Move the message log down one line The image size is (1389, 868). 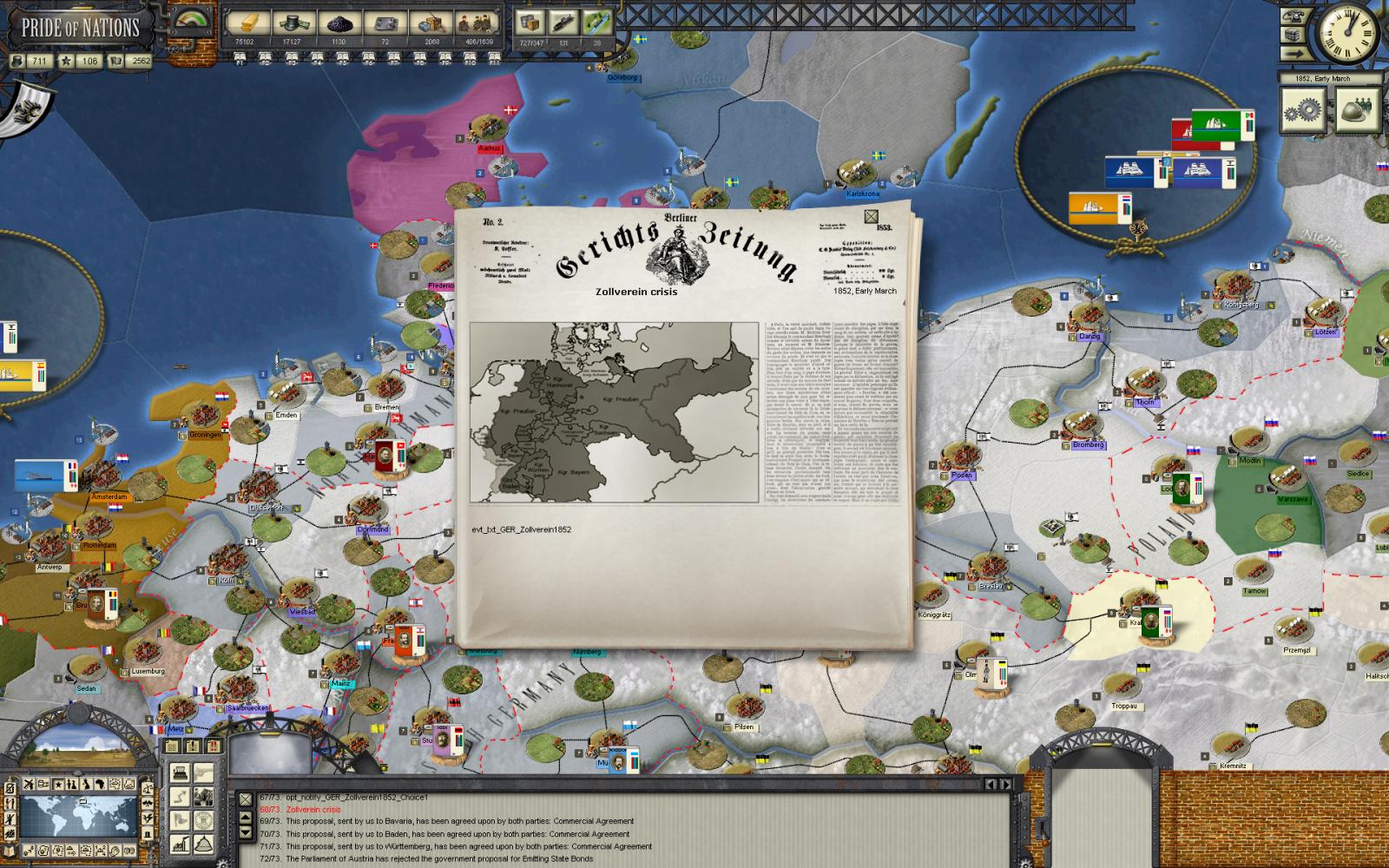tap(246, 830)
